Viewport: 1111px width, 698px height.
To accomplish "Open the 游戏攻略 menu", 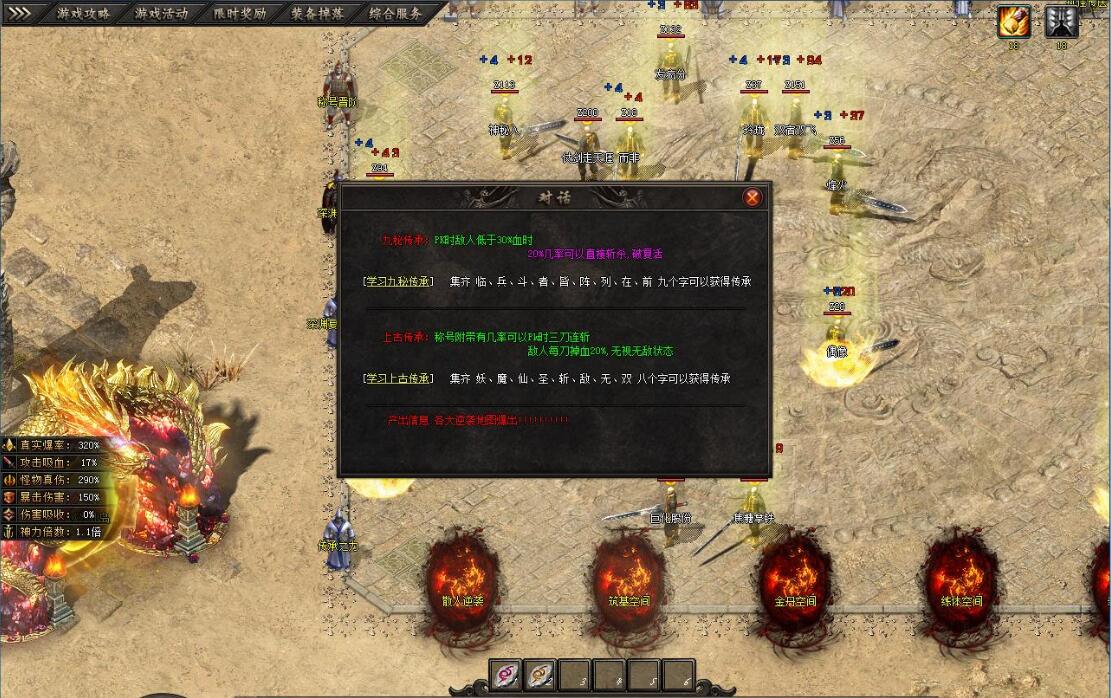I will (x=82, y=14).
